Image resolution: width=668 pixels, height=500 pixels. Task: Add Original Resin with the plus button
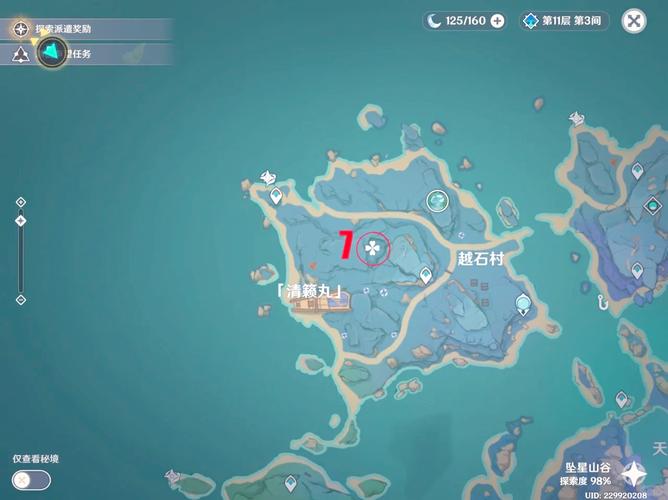[497, 20]
